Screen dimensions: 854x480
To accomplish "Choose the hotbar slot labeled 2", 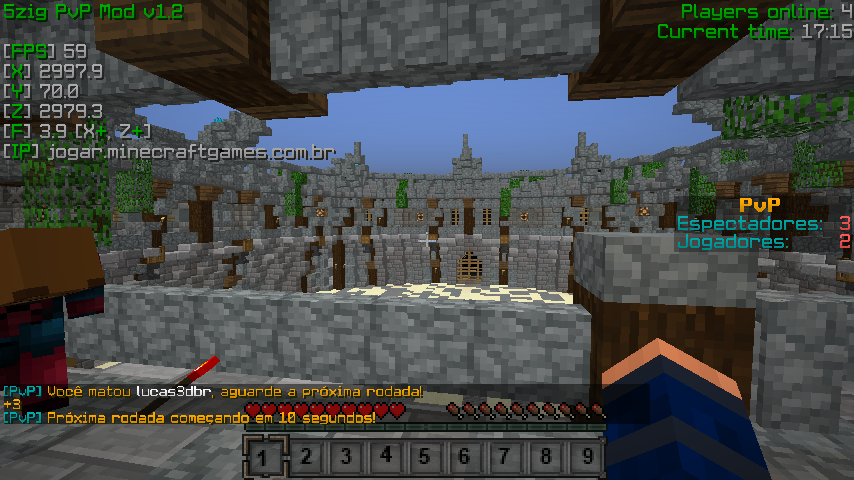I will [305, 458].
